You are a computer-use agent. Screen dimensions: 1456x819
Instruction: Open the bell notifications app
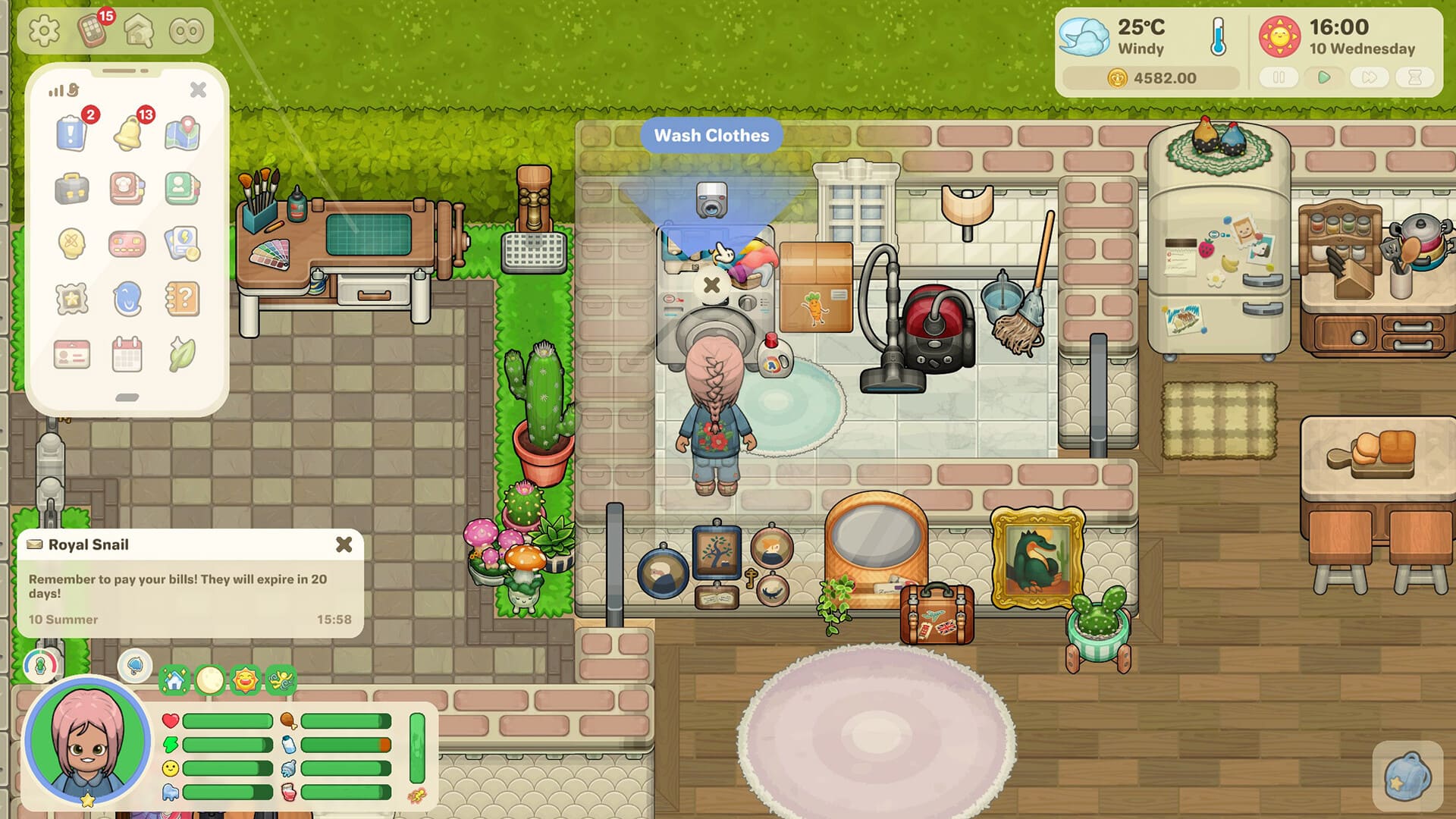point(127,133)
